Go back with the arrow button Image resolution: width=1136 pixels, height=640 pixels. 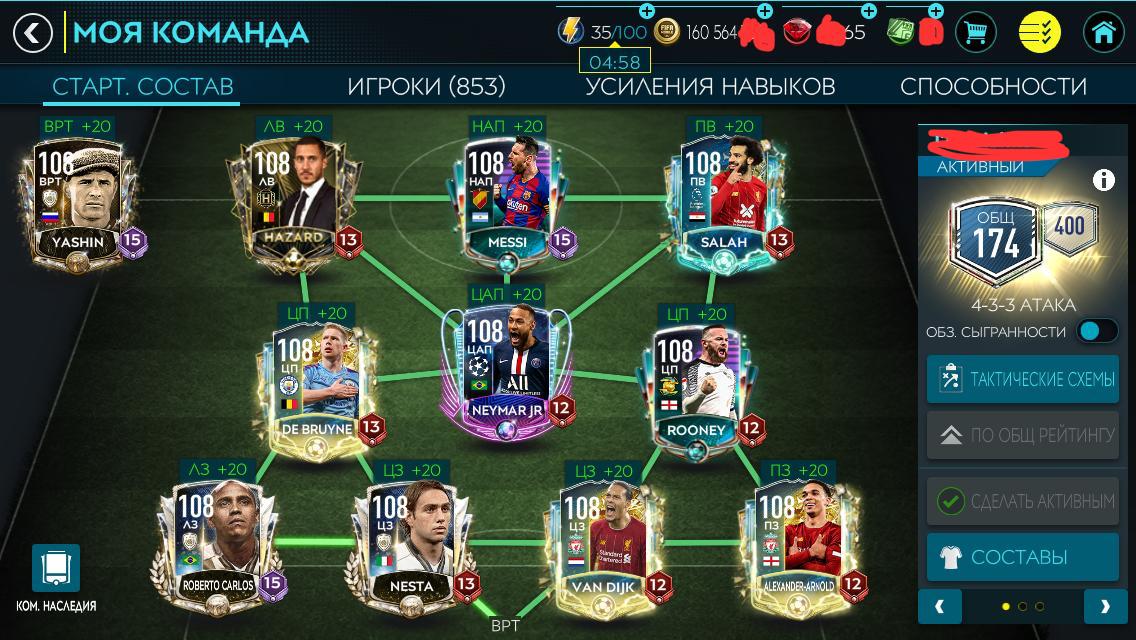click(x=32, y=33)
